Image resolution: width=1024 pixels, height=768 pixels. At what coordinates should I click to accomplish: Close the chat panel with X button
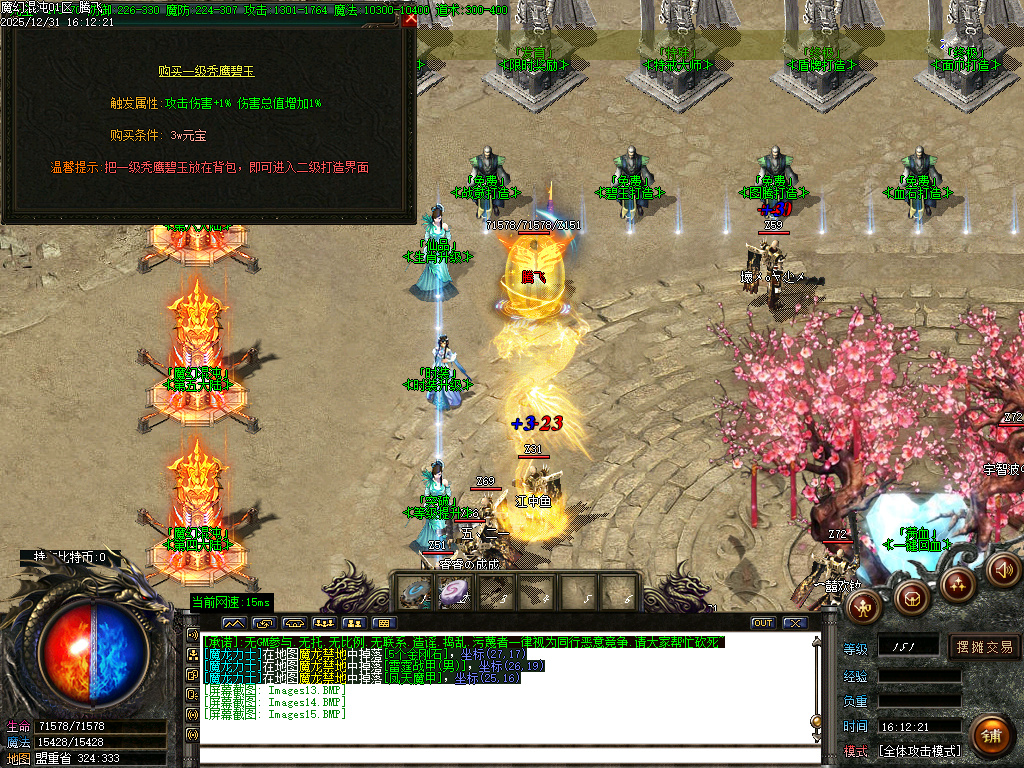pos(795,623)
